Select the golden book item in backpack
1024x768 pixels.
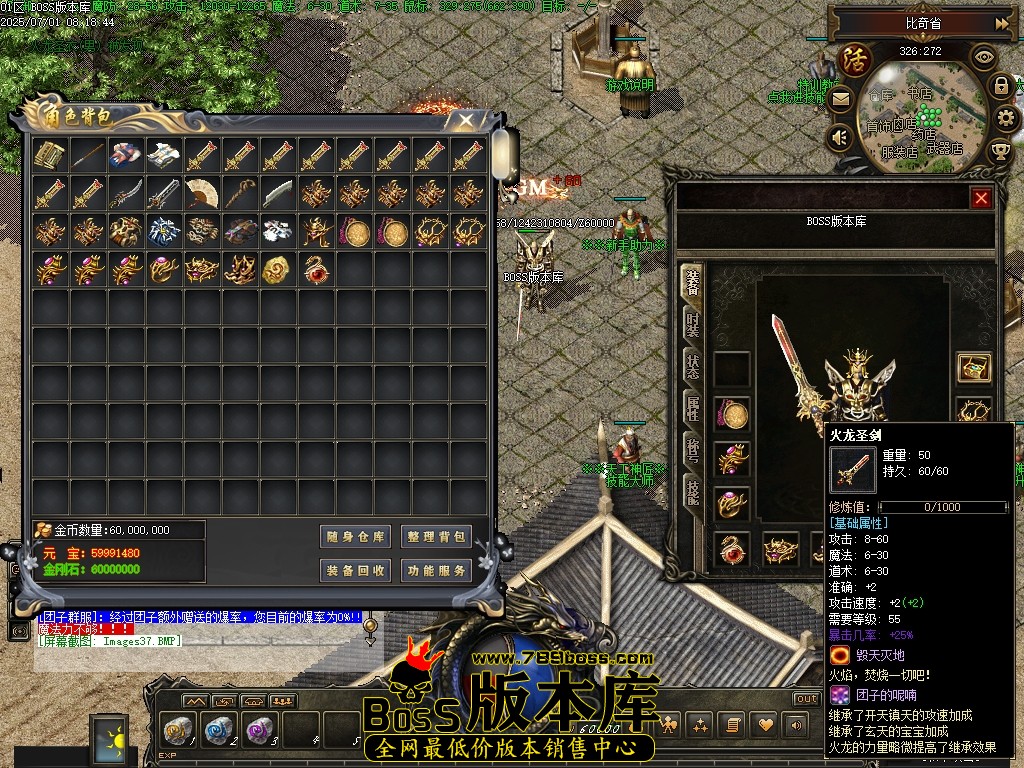(49, 155)
